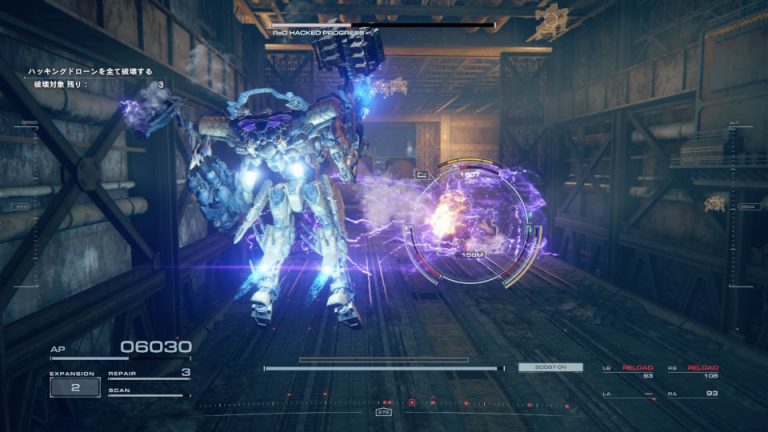Toggle the Boost On indicator
The height and width of the screenshot is (432, 768).
(550, 367)
